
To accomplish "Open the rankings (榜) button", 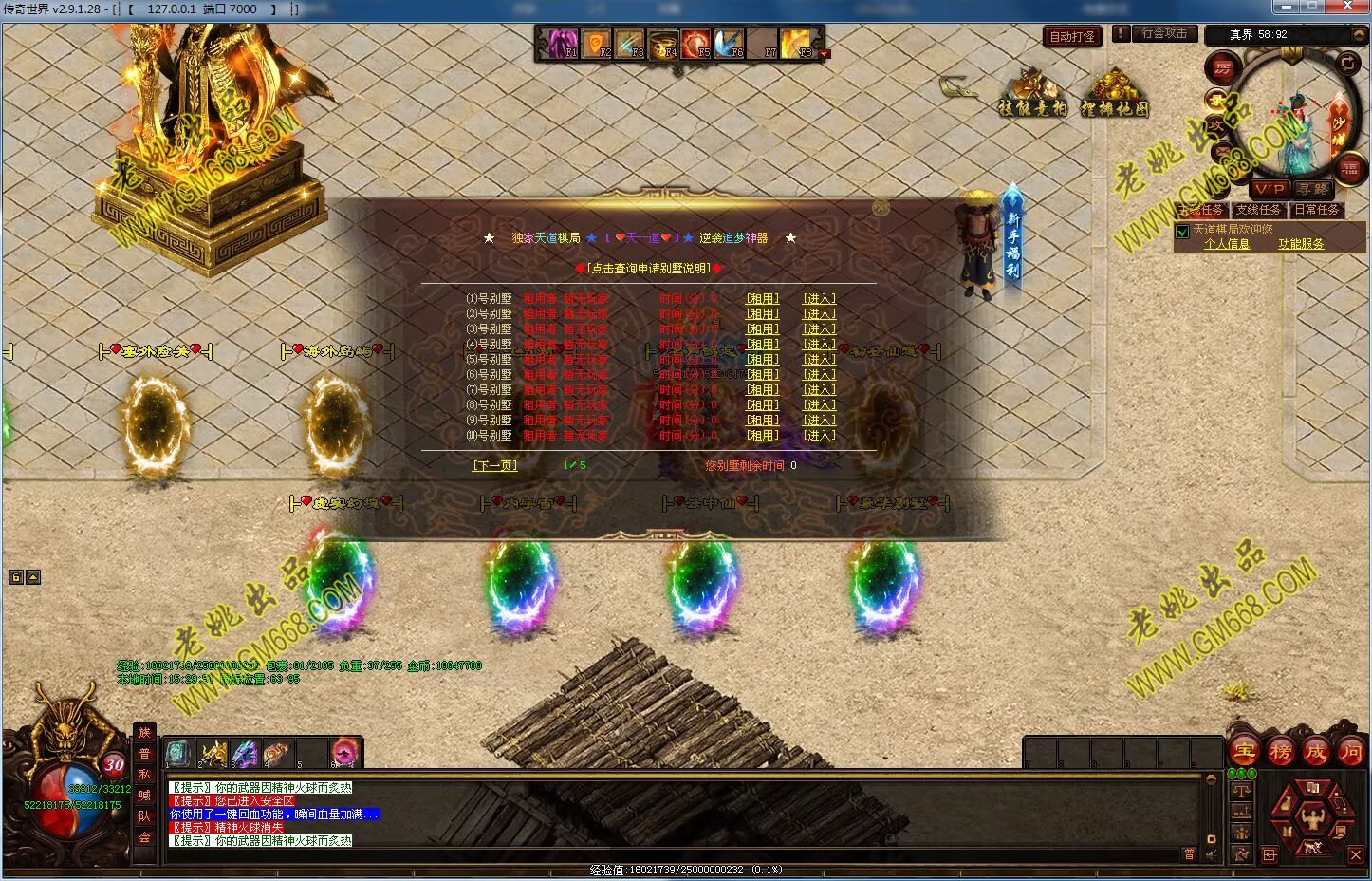I will 1280,752.
